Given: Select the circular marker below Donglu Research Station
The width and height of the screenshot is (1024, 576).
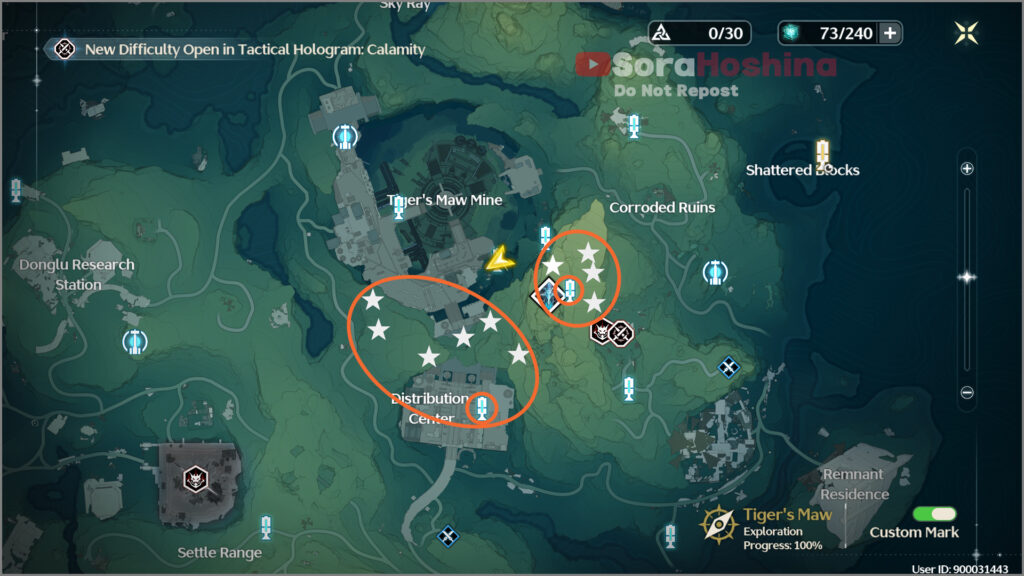Looking at the screenshot, I should coord(134,342).
